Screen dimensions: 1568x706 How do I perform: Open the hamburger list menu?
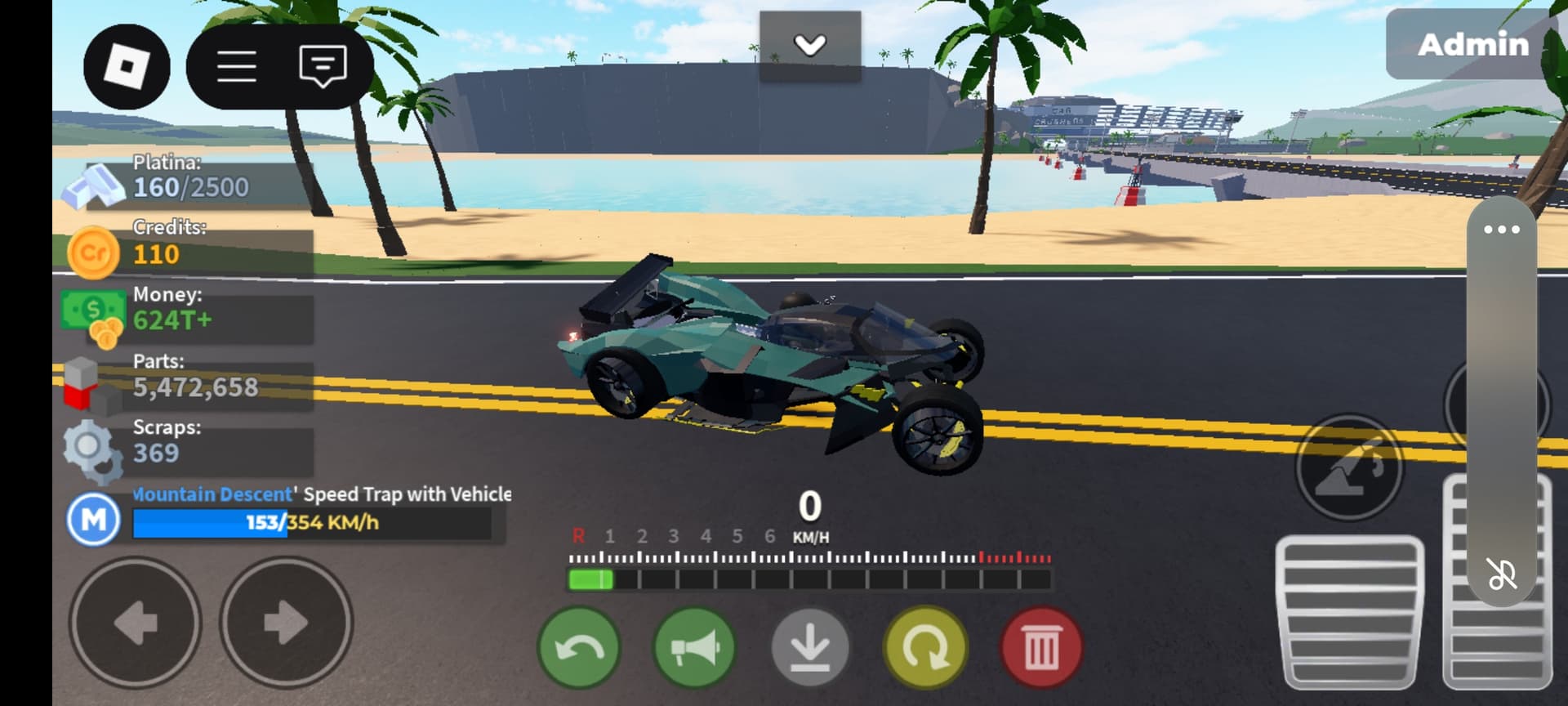(x=237, y=66)
